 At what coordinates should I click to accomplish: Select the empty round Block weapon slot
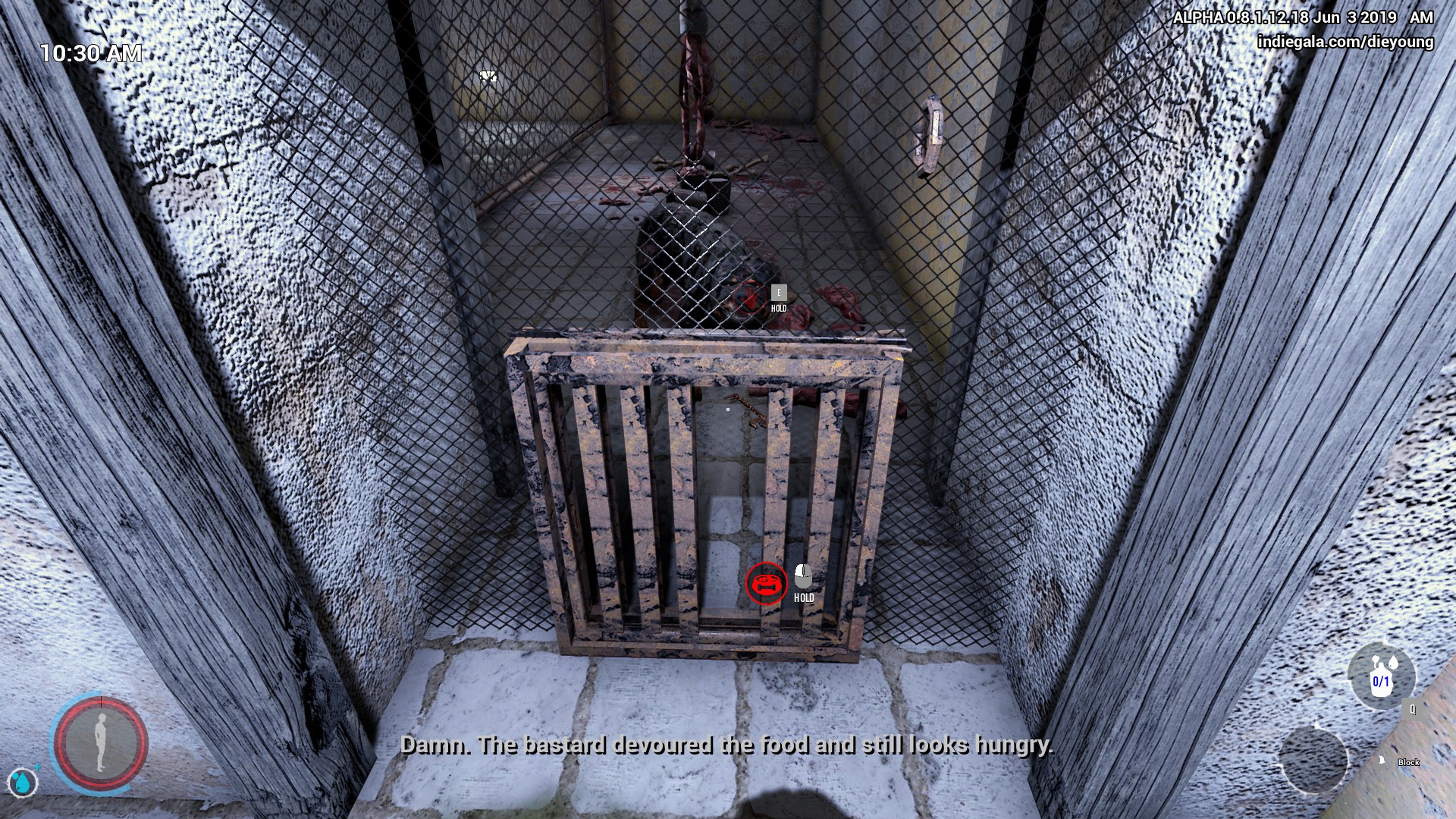(1313, 759)
